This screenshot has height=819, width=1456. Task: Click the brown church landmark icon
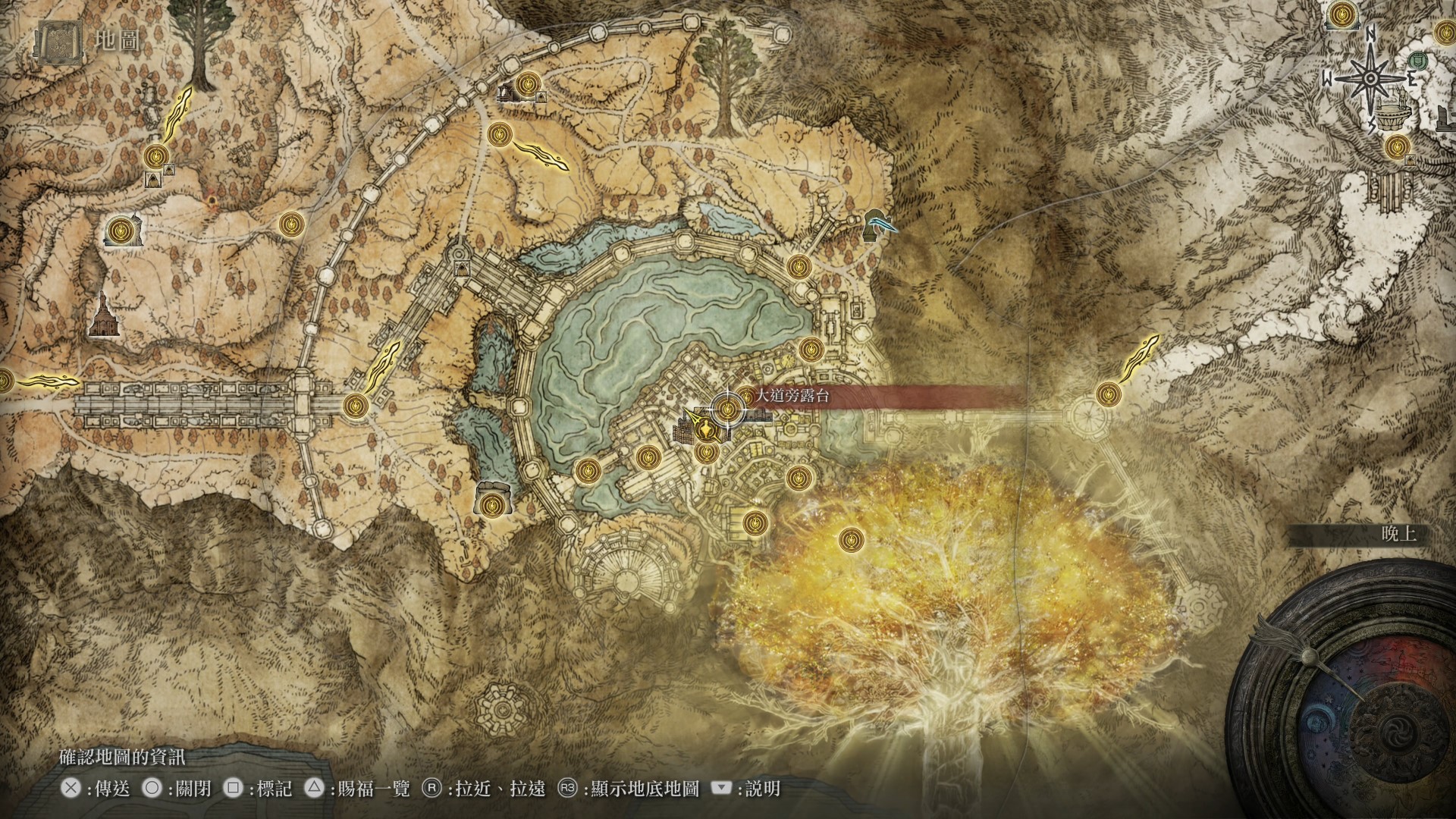coord(103,315)
